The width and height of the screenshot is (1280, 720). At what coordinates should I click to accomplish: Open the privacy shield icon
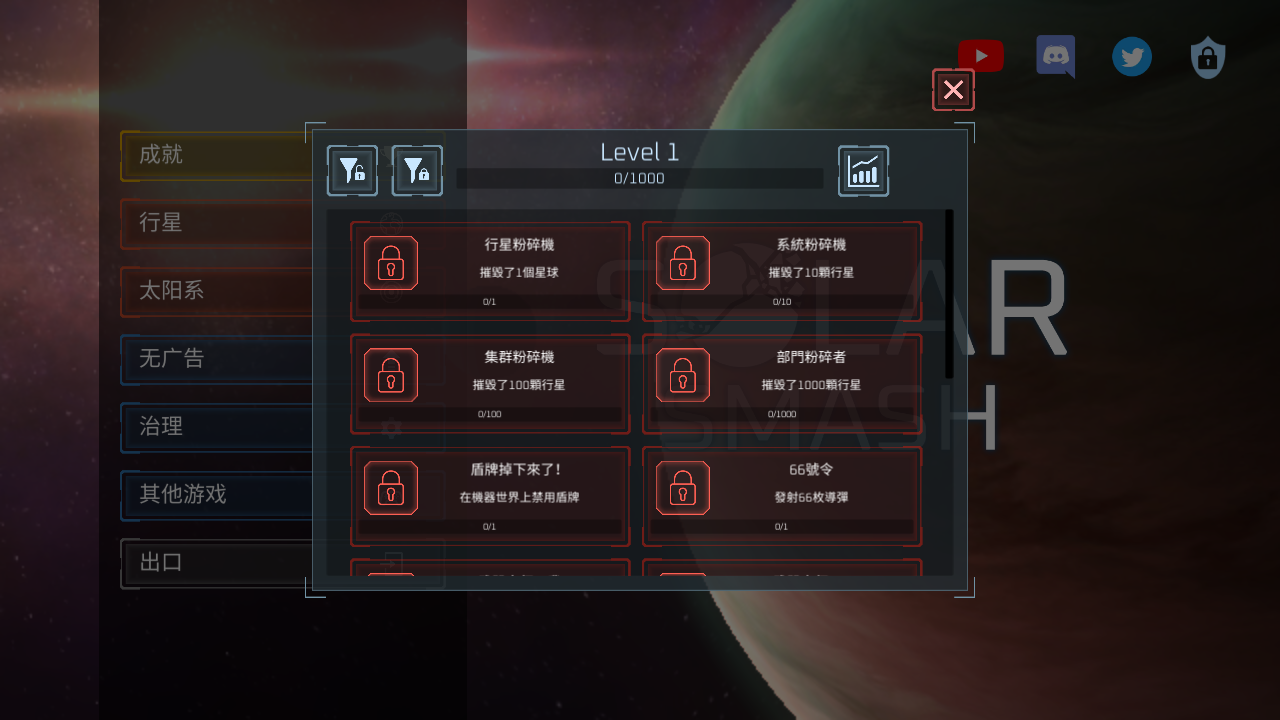point(1207,57)
